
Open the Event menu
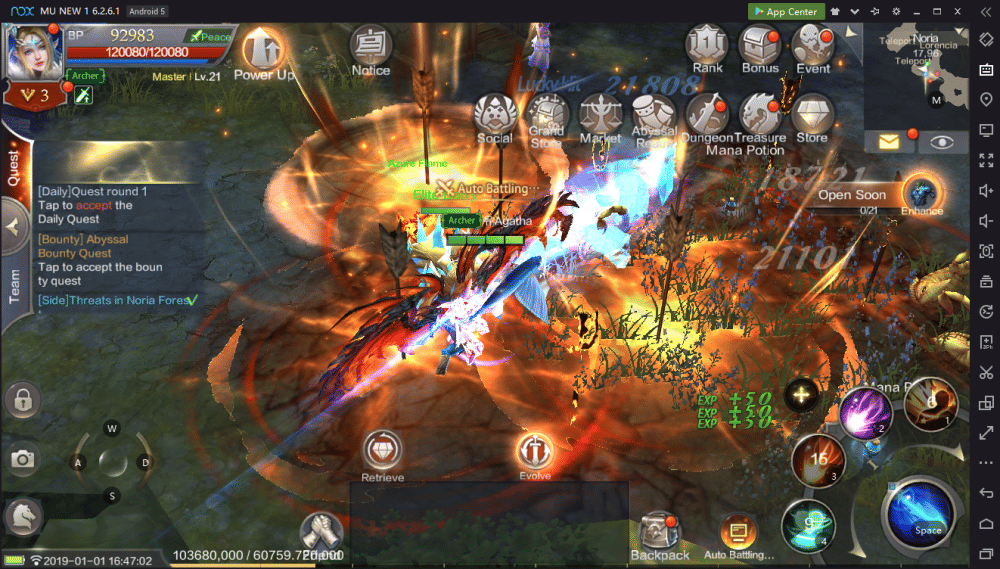[812, 46]
